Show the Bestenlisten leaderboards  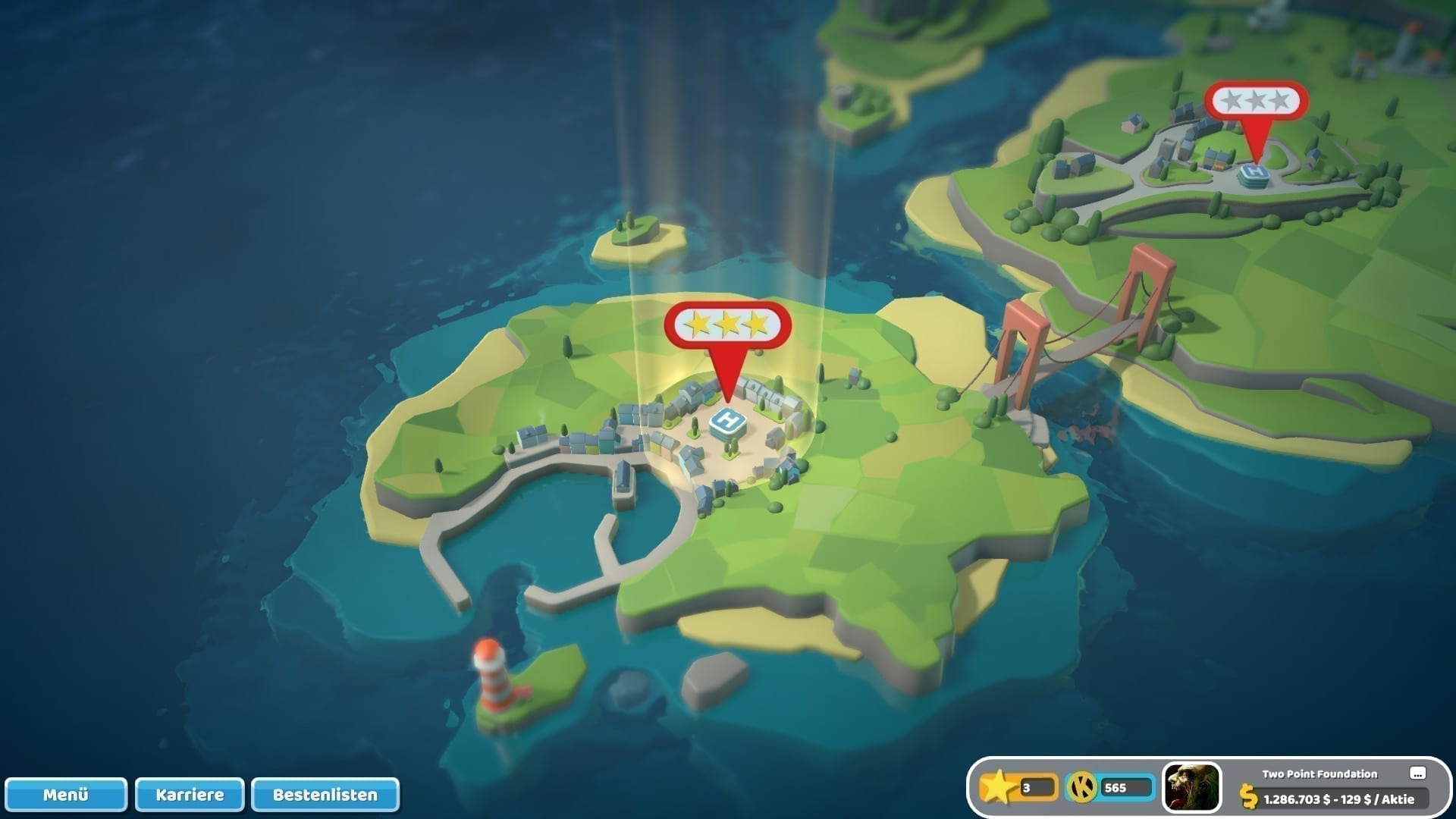[x=325, y=795]
